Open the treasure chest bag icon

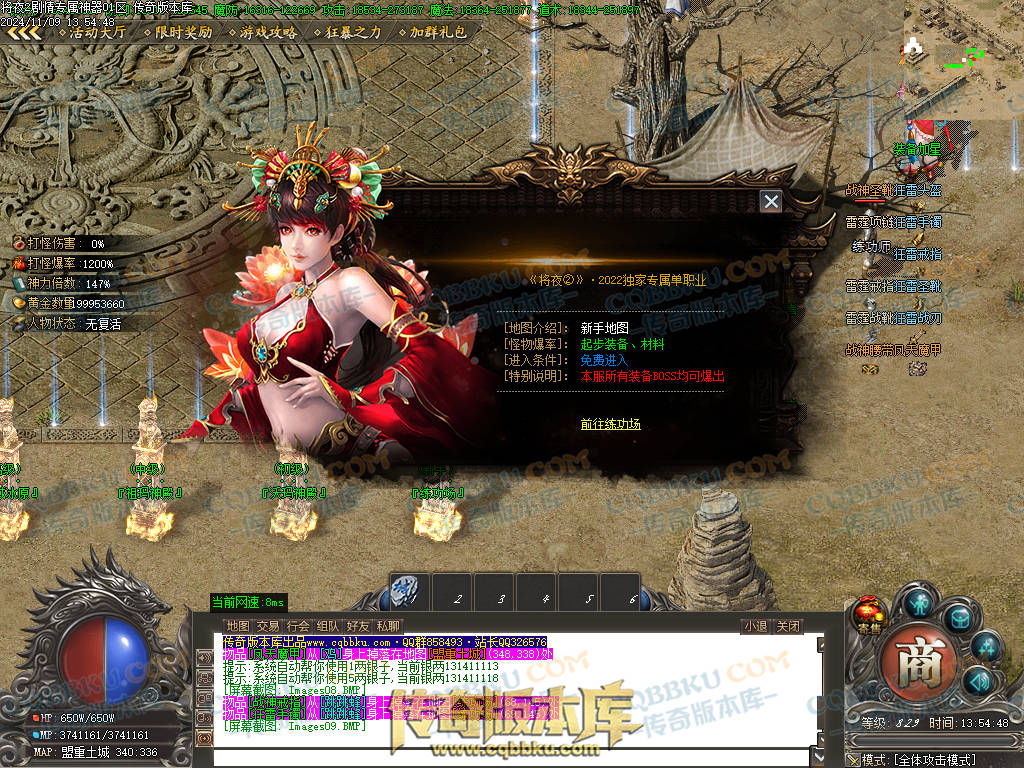pyautogui.click(x=959, y=618)
